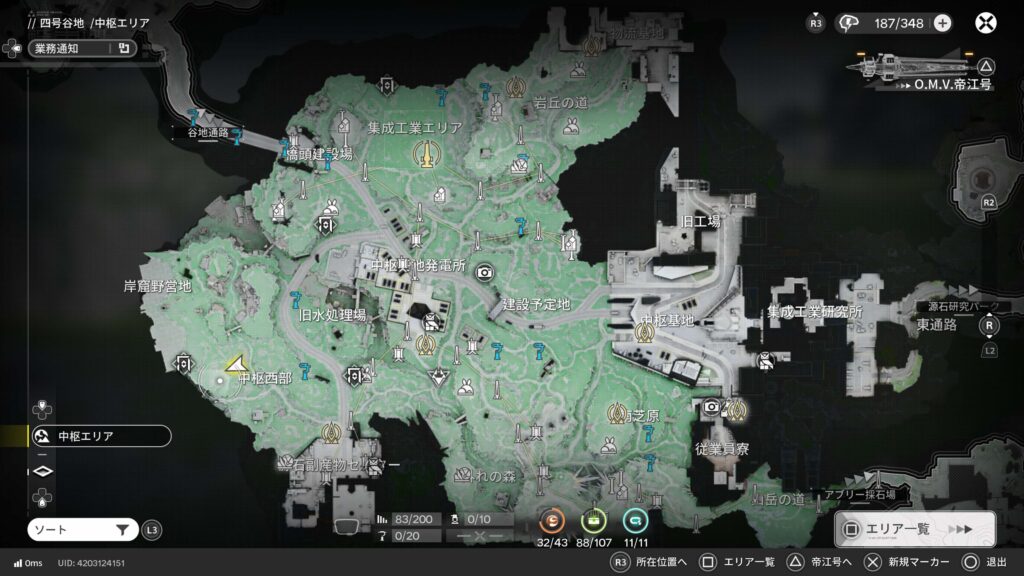This screenshot has width=1024, height=576.
Task: Click the orange collectible counter showing 32/43
Action: pyautogui.click(x=553, y=521)
